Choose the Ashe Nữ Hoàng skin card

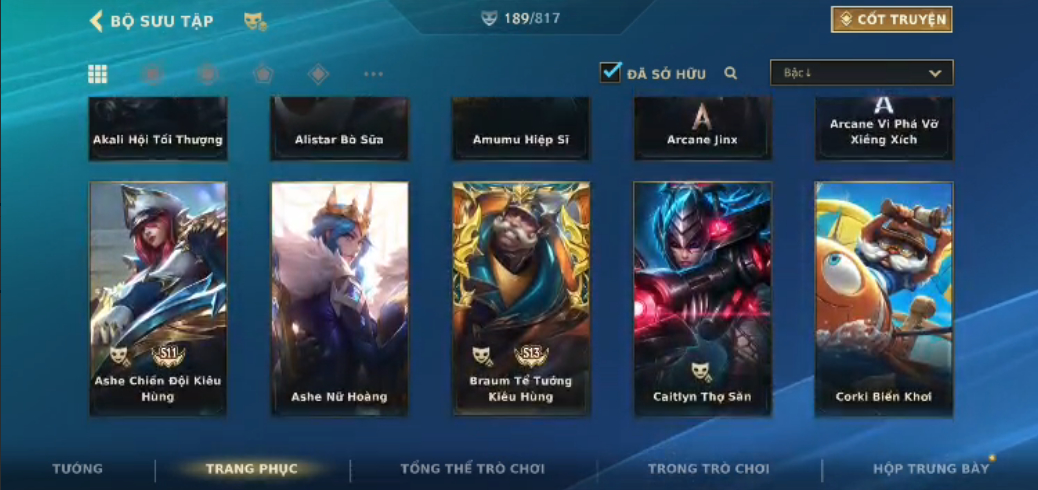pos(339,298)
